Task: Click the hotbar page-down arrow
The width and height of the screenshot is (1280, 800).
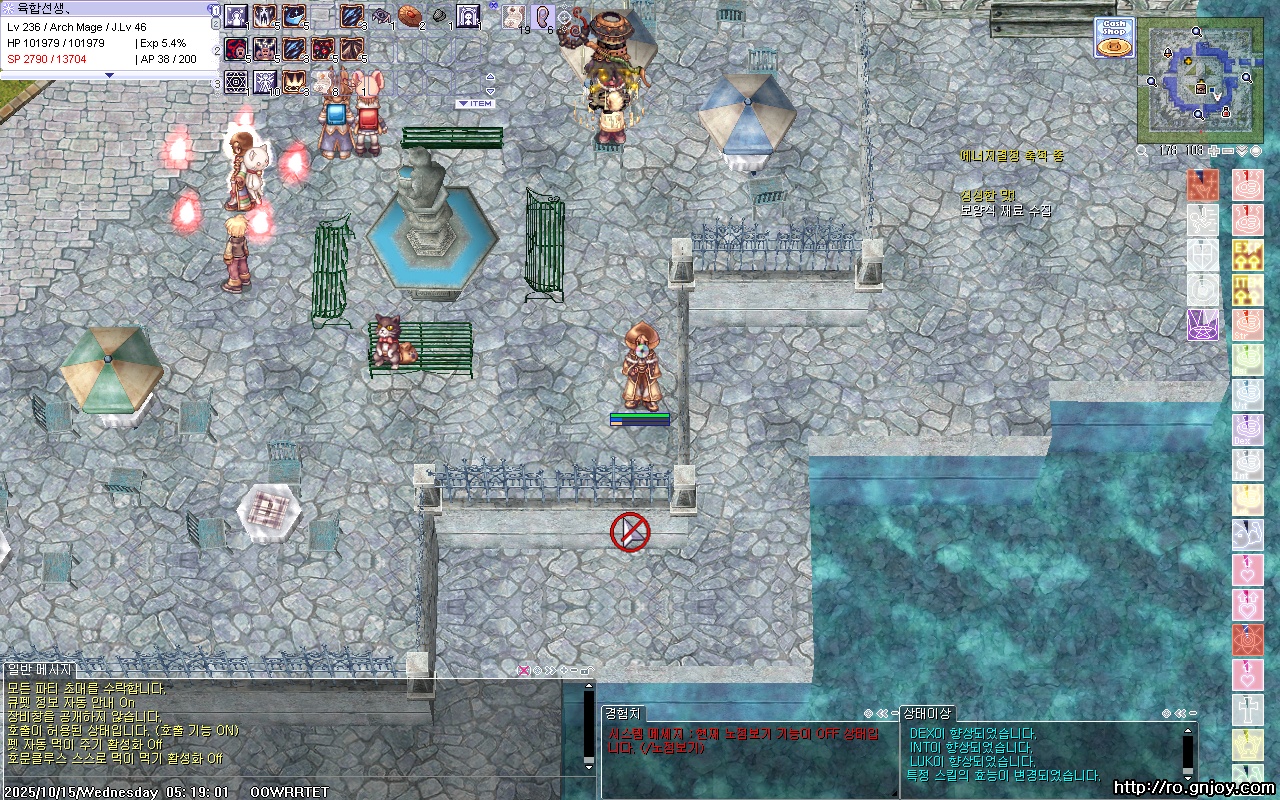Action: [490, 90]
